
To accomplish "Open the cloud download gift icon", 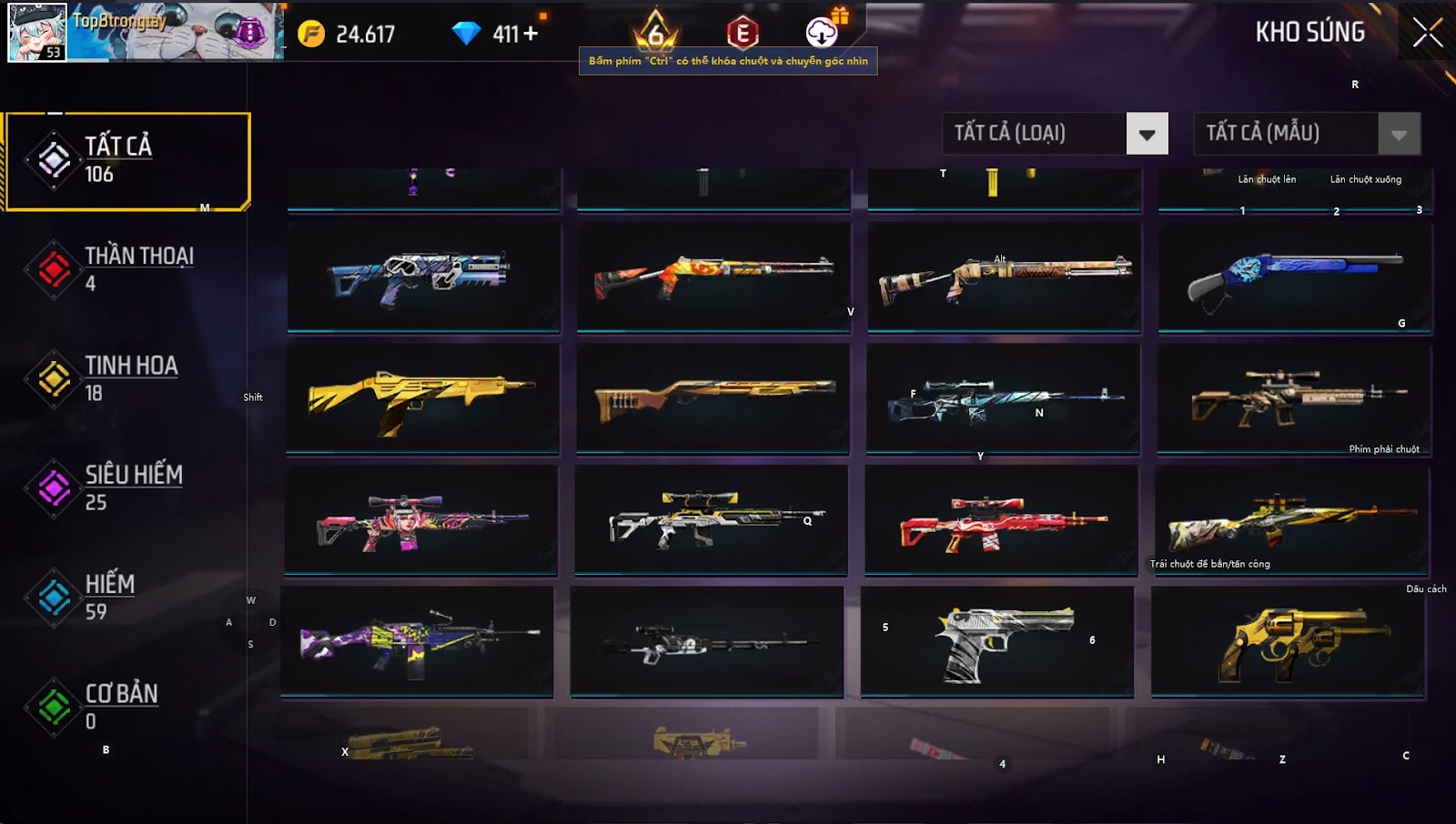I will 822,33.
